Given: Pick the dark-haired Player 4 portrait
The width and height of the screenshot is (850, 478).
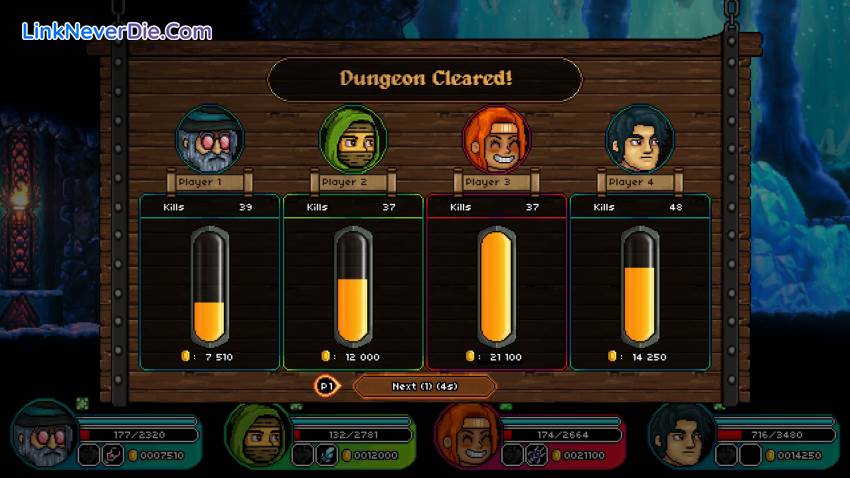Looking at the screenshot, I should [640, 140].
